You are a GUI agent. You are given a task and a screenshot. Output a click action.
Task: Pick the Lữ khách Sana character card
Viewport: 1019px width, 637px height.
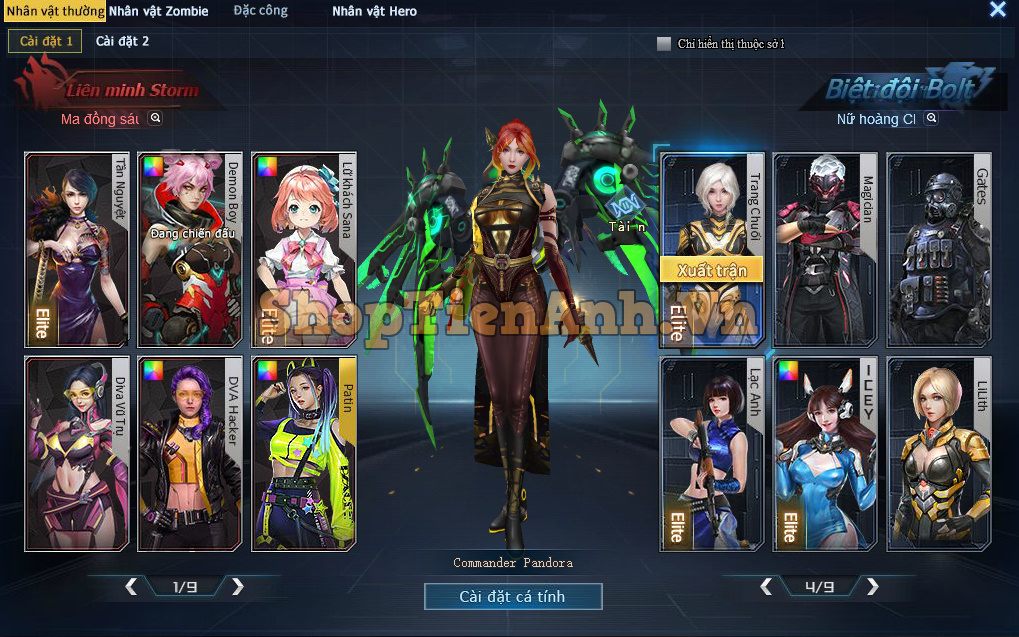304,250
